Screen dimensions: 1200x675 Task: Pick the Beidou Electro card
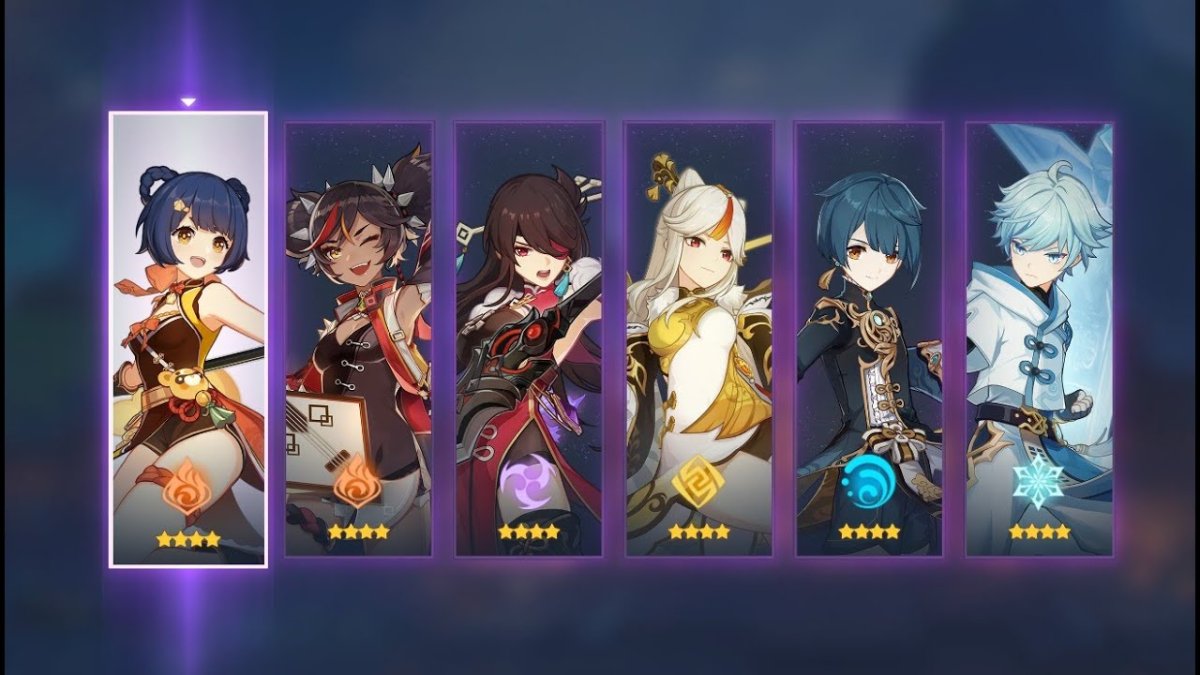529,339
